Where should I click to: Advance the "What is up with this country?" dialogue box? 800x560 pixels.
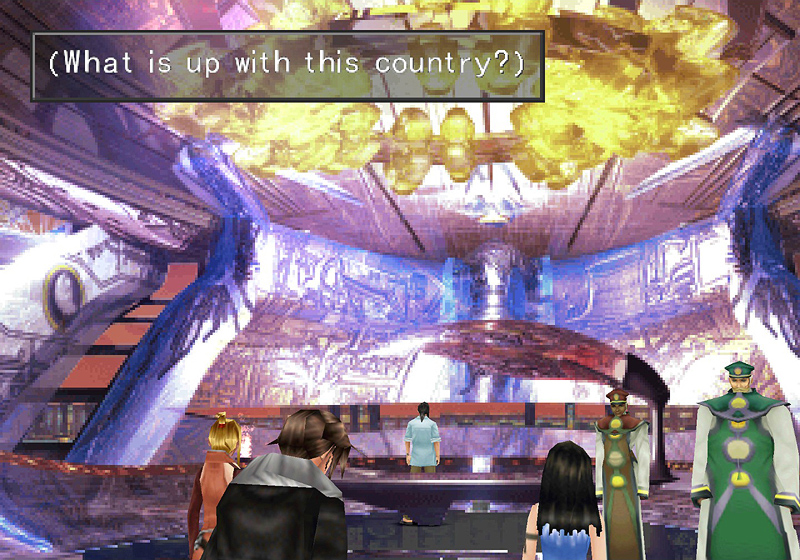click(287, 65)
